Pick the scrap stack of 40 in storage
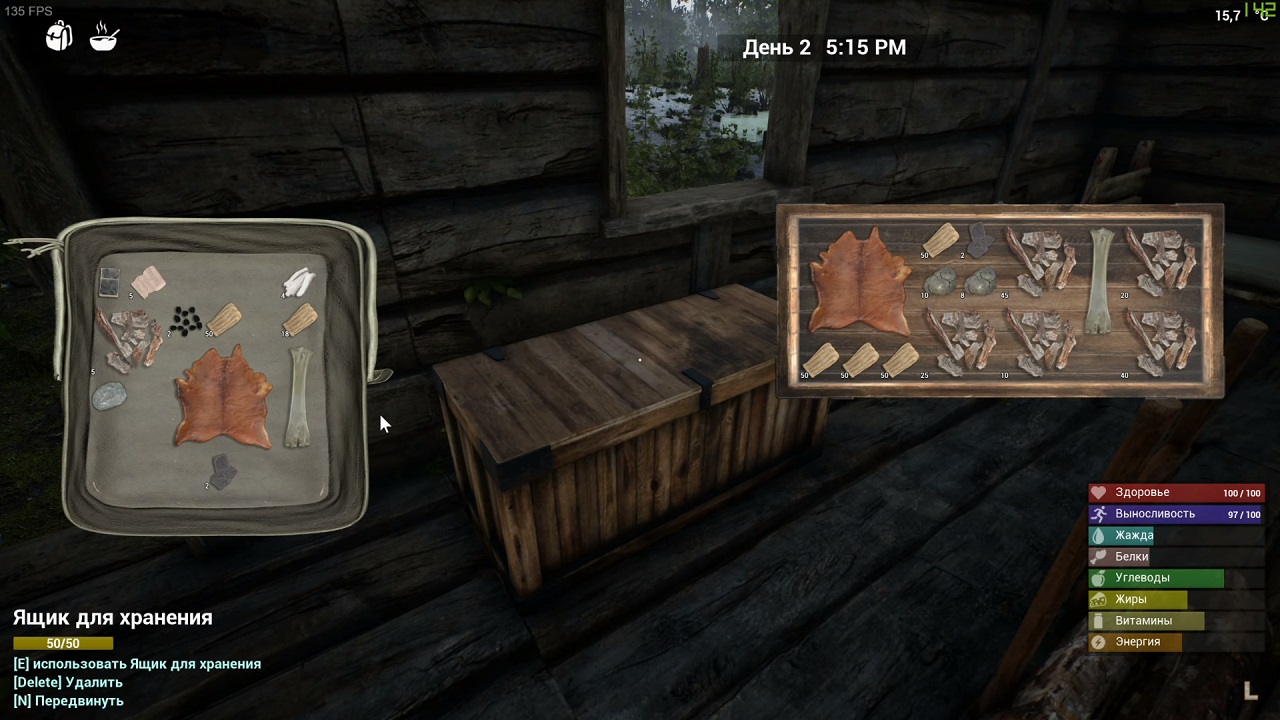The width and height of the screenshot is (1280, 720). (1161, 341)
